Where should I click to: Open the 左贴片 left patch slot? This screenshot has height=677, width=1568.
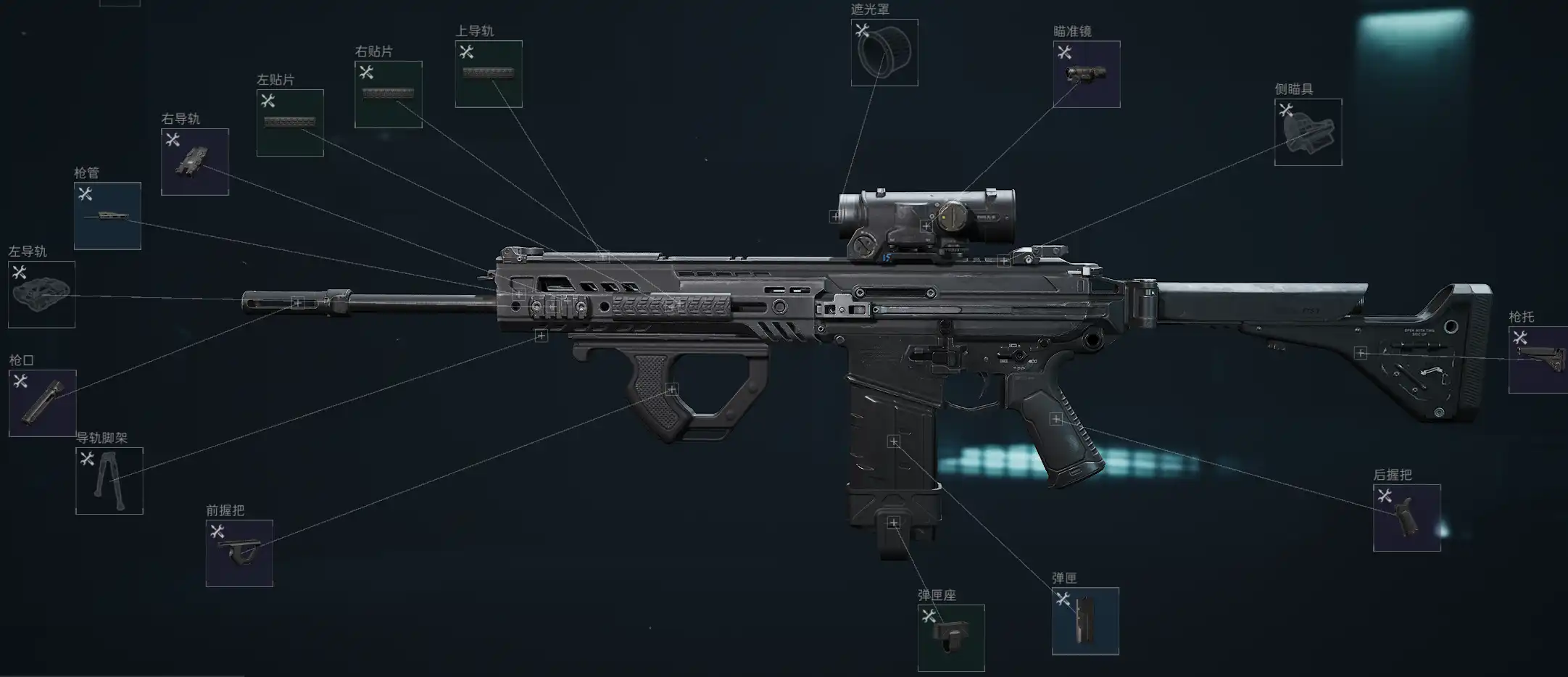click(290, 122)
